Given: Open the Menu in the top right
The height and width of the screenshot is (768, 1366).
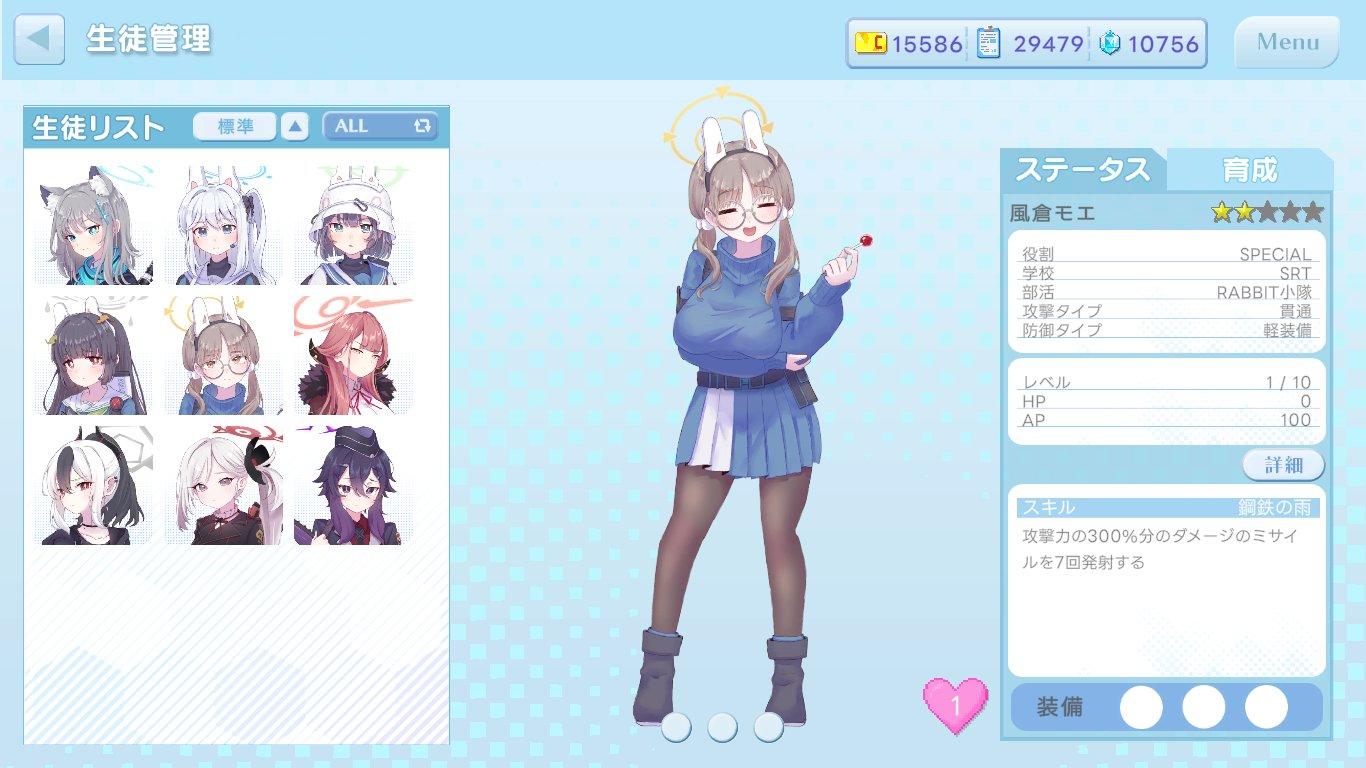Looking at the screenshot, I should pos(1286,42).
